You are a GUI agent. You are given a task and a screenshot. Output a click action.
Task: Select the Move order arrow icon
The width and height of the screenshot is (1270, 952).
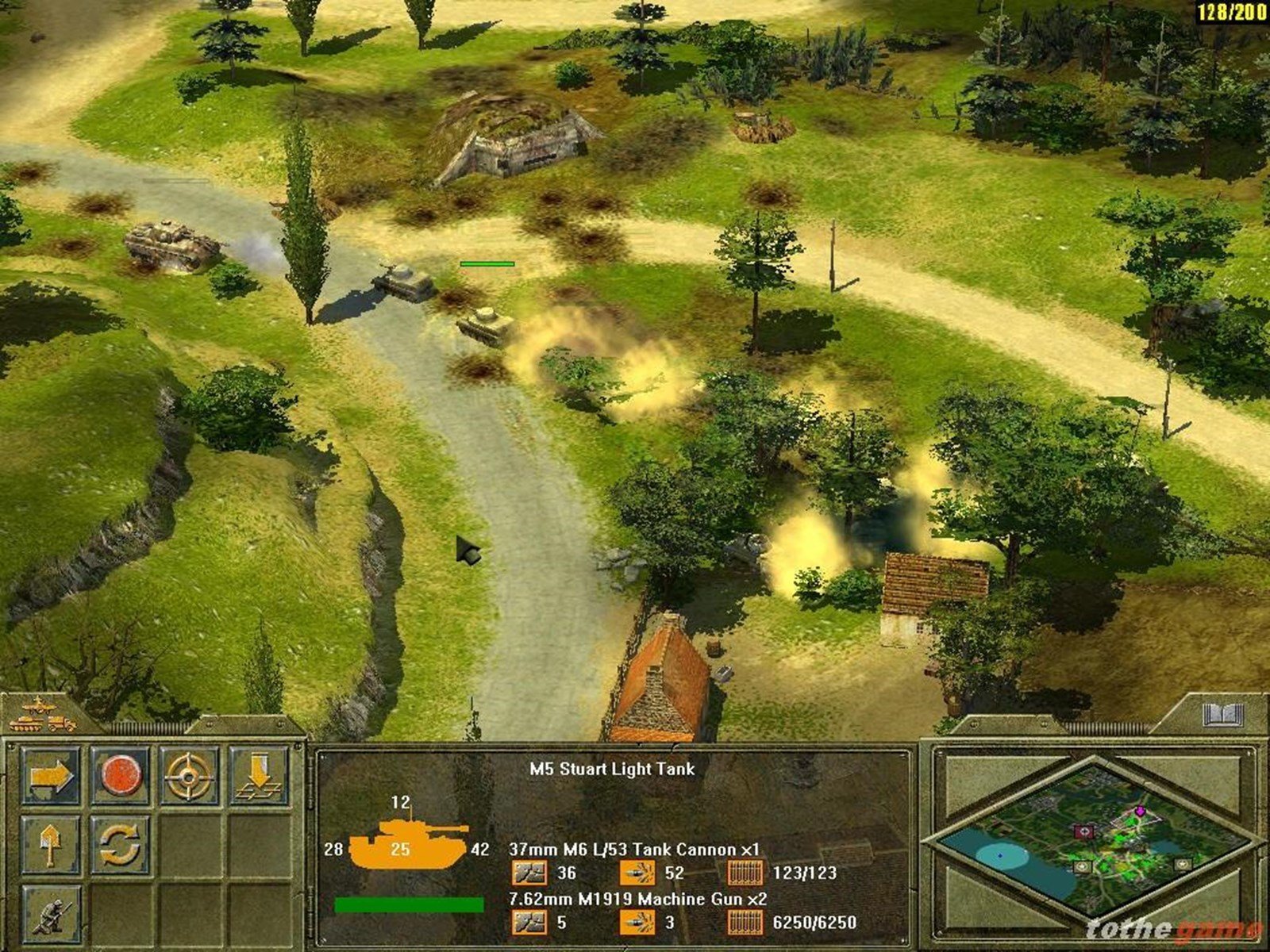[x=50, y=775]
